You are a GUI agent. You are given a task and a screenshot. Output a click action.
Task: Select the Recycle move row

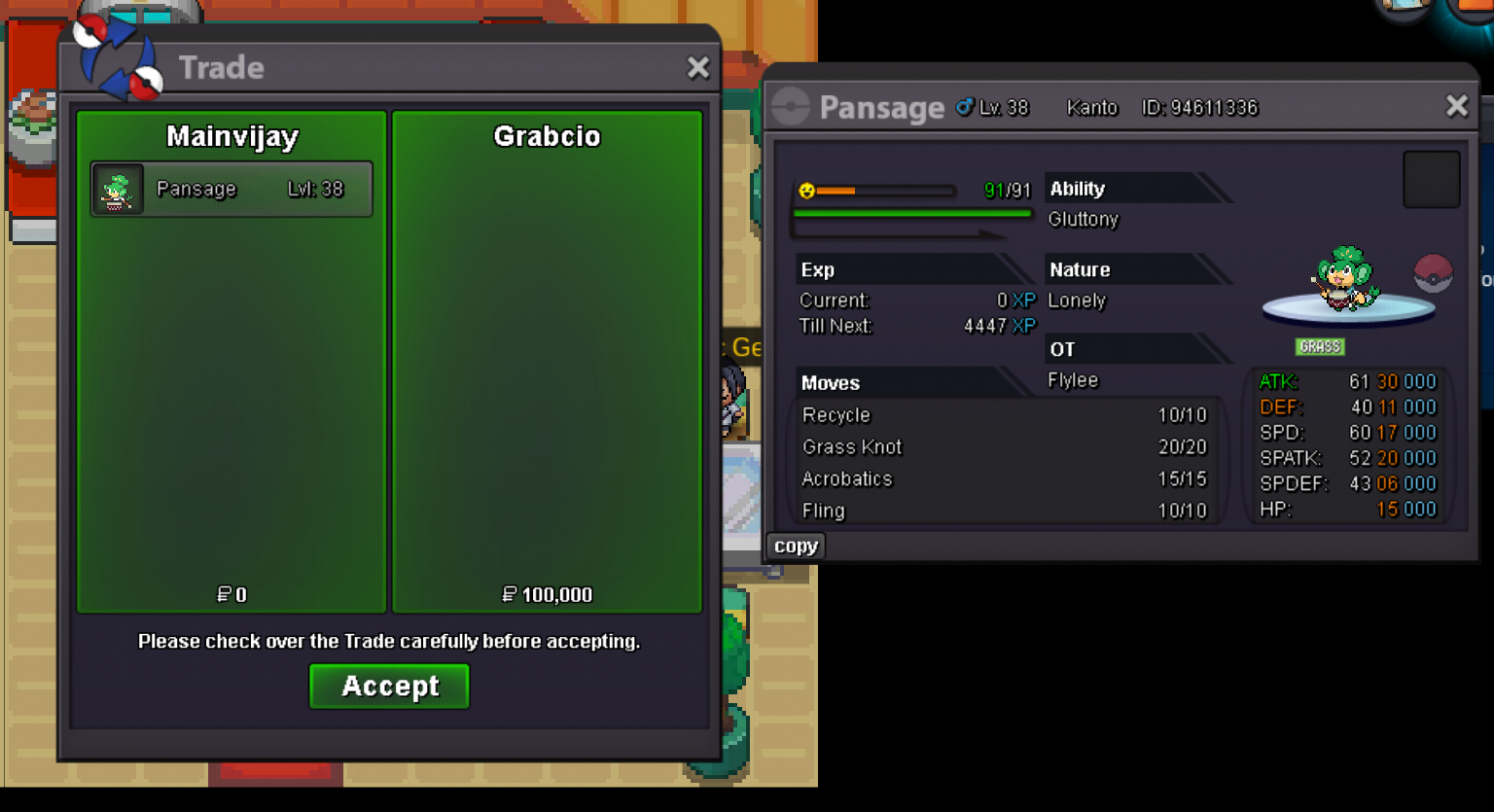1004,415
